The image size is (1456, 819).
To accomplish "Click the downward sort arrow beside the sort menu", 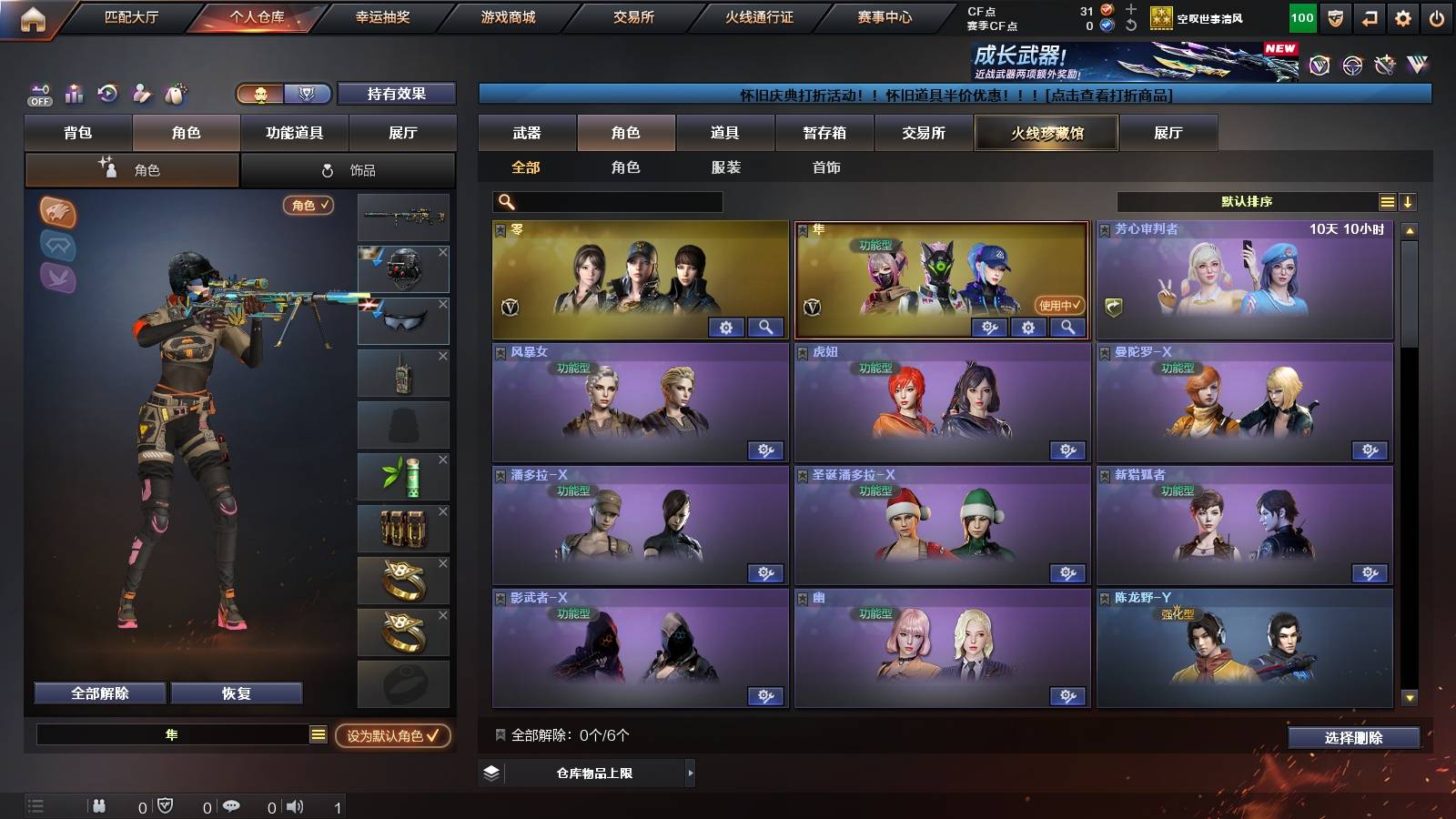I will pos(1410,201).
